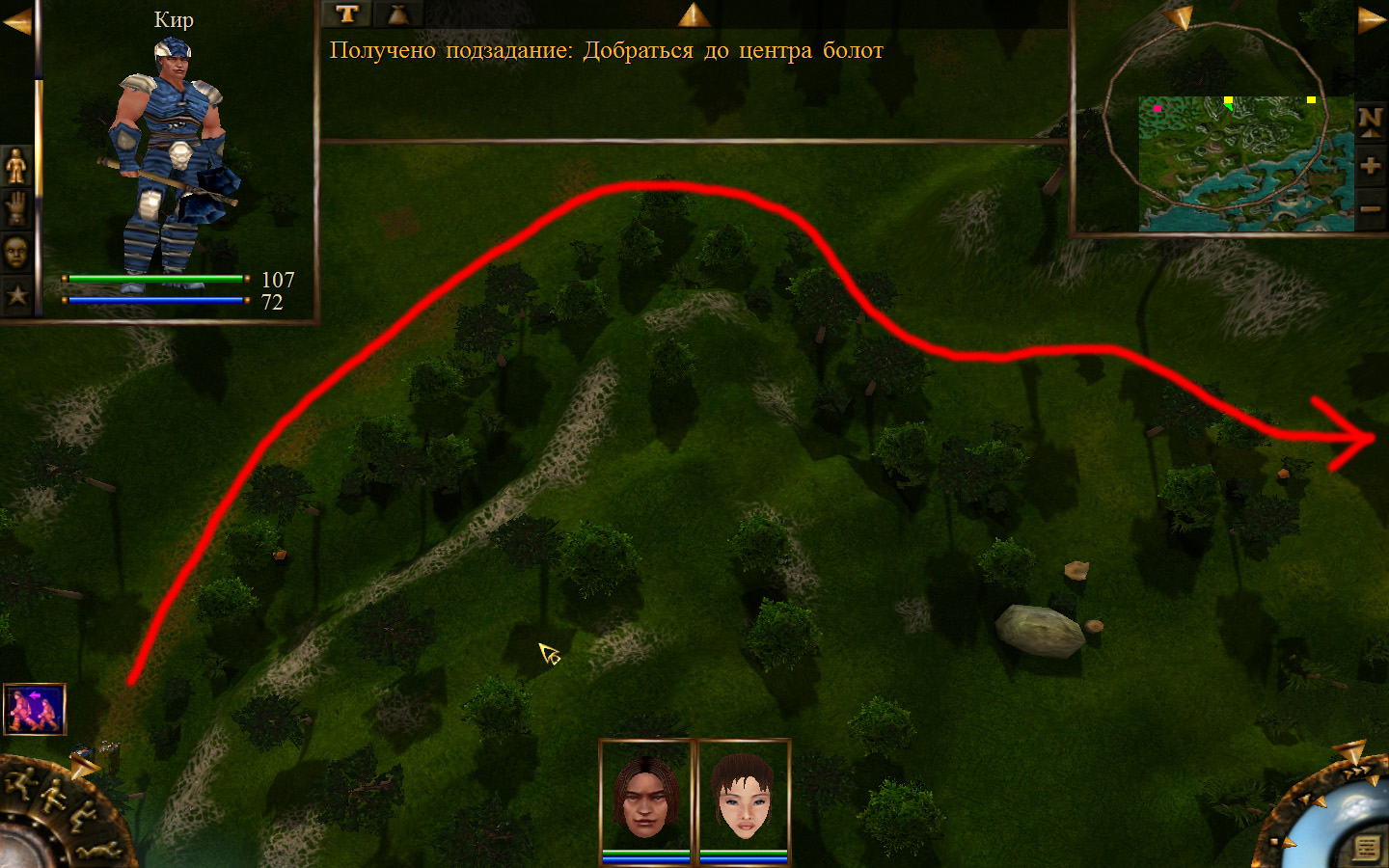Zoom out the minimap with minus
This screenshot has width=1389, height=868.
pos(1370,208)
